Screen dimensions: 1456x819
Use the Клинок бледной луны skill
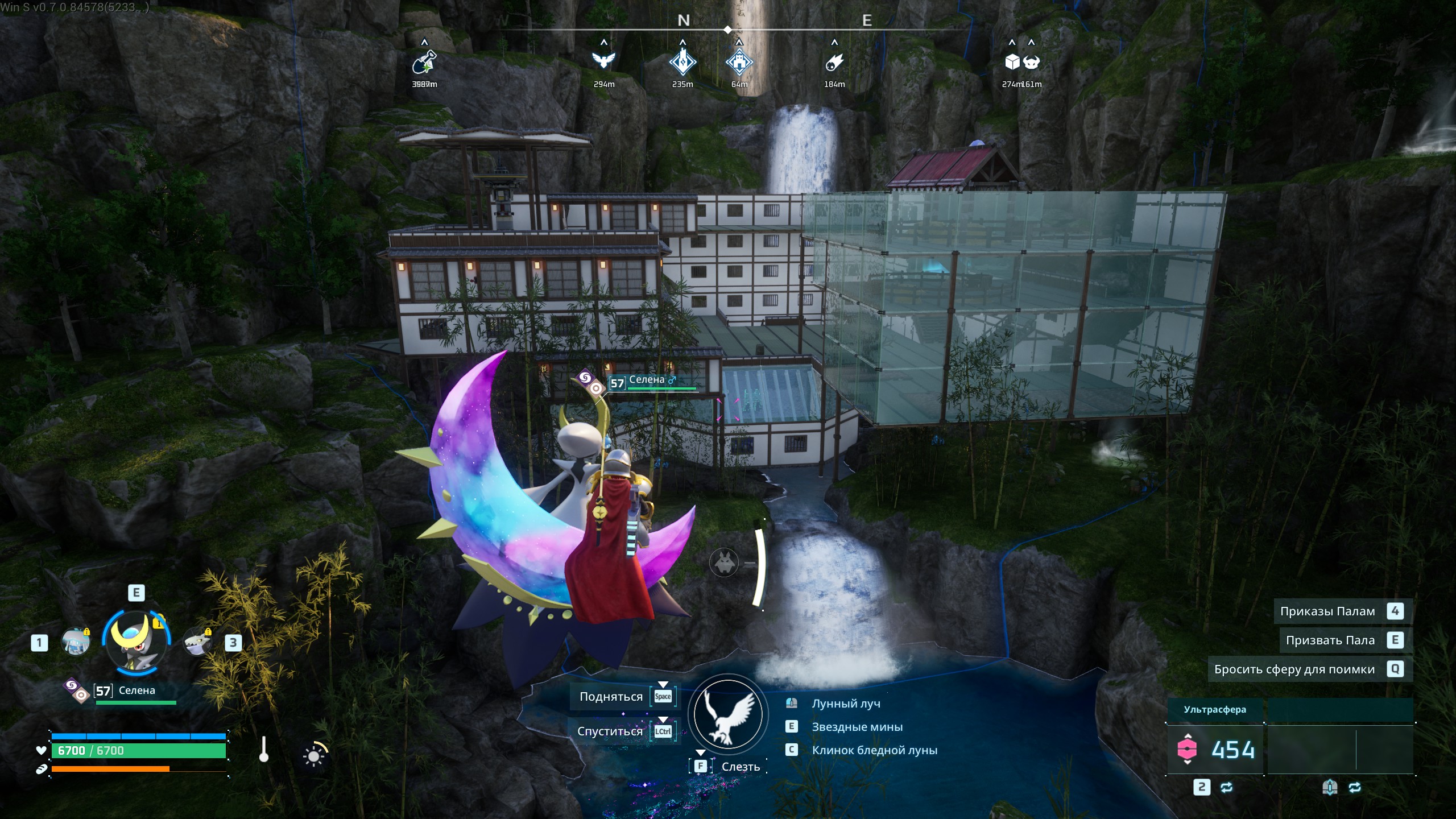[x=874, y=750]
